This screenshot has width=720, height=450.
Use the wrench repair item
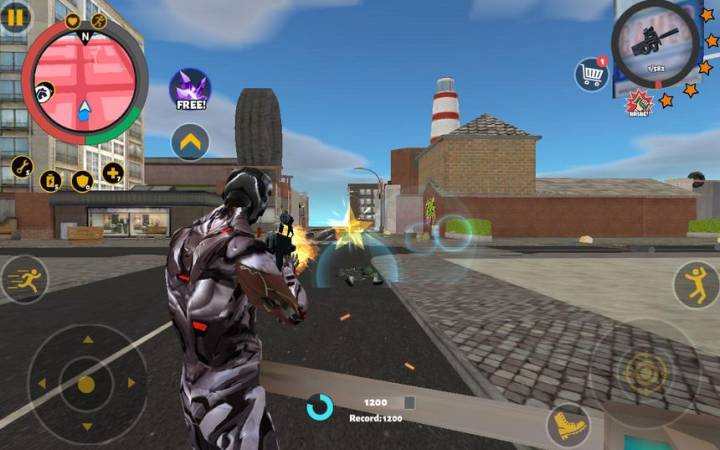23,166
